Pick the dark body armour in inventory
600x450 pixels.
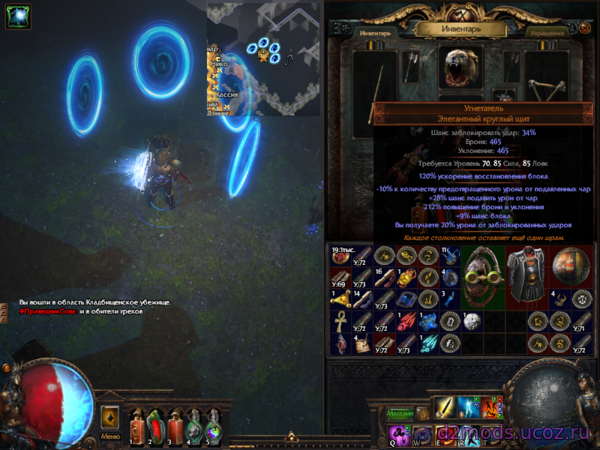527,272
